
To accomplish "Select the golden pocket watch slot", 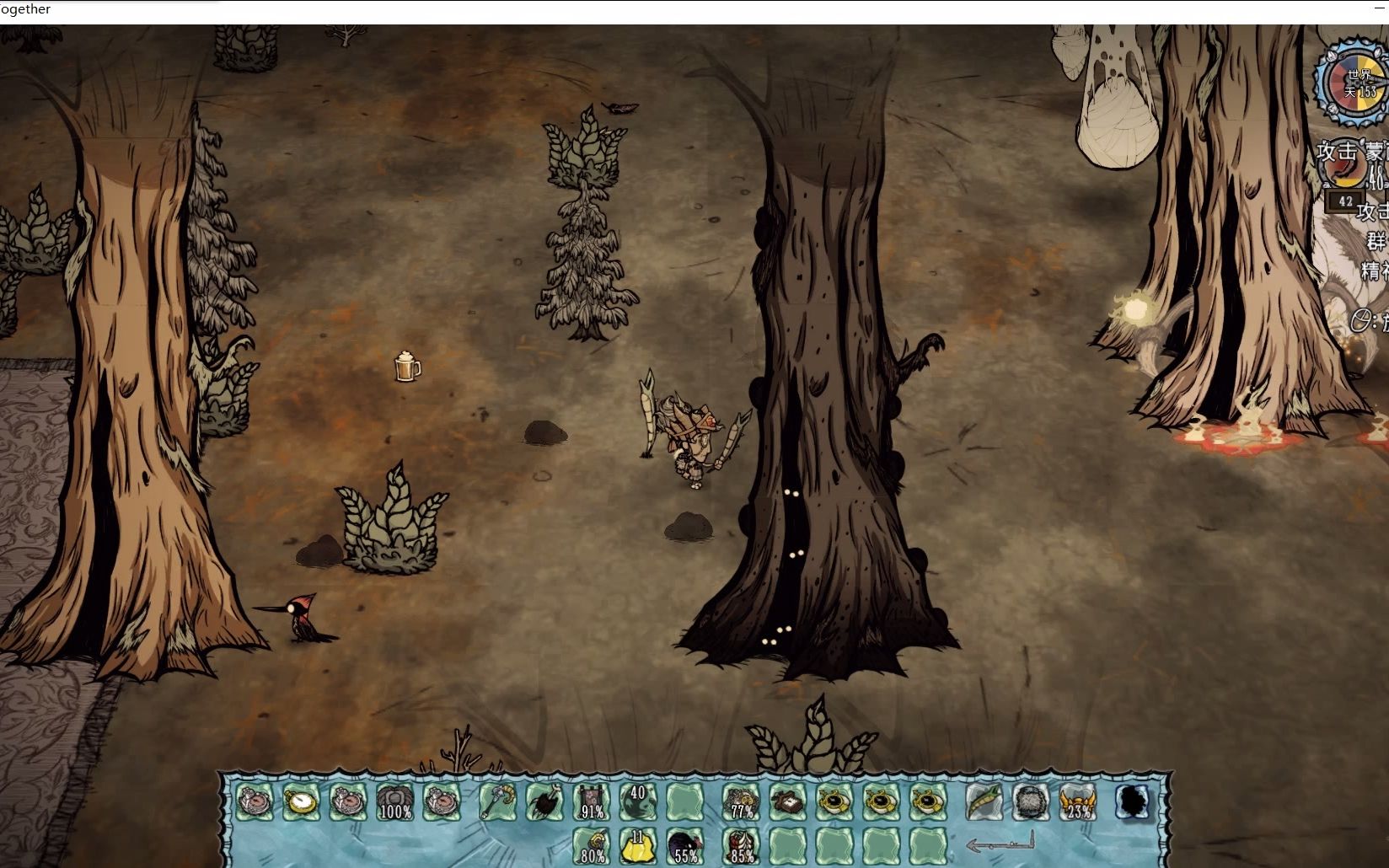I will (300, 801).
